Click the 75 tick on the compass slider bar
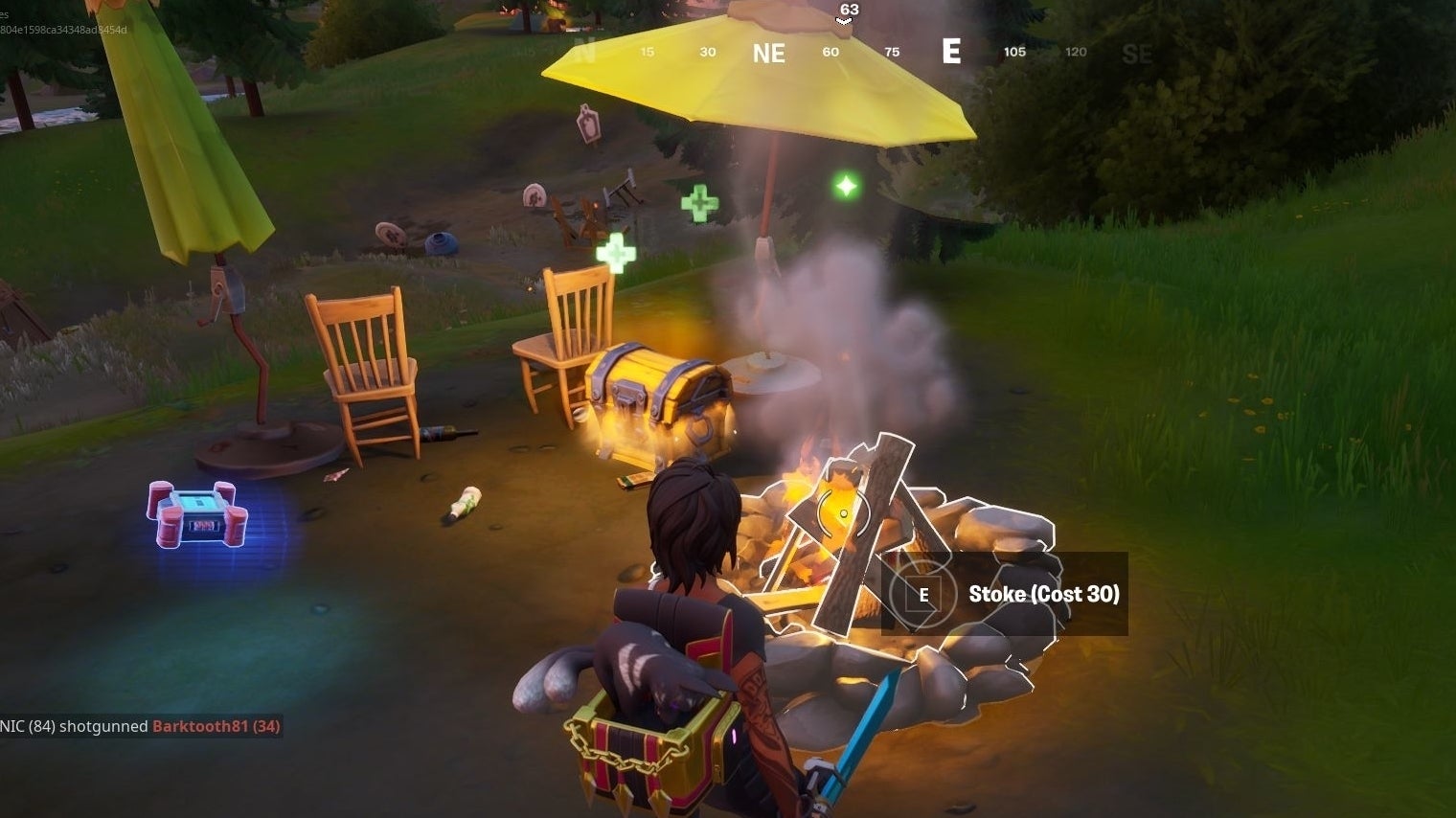The width and height of the screenshot is (1456, 818). pos(892,53)
